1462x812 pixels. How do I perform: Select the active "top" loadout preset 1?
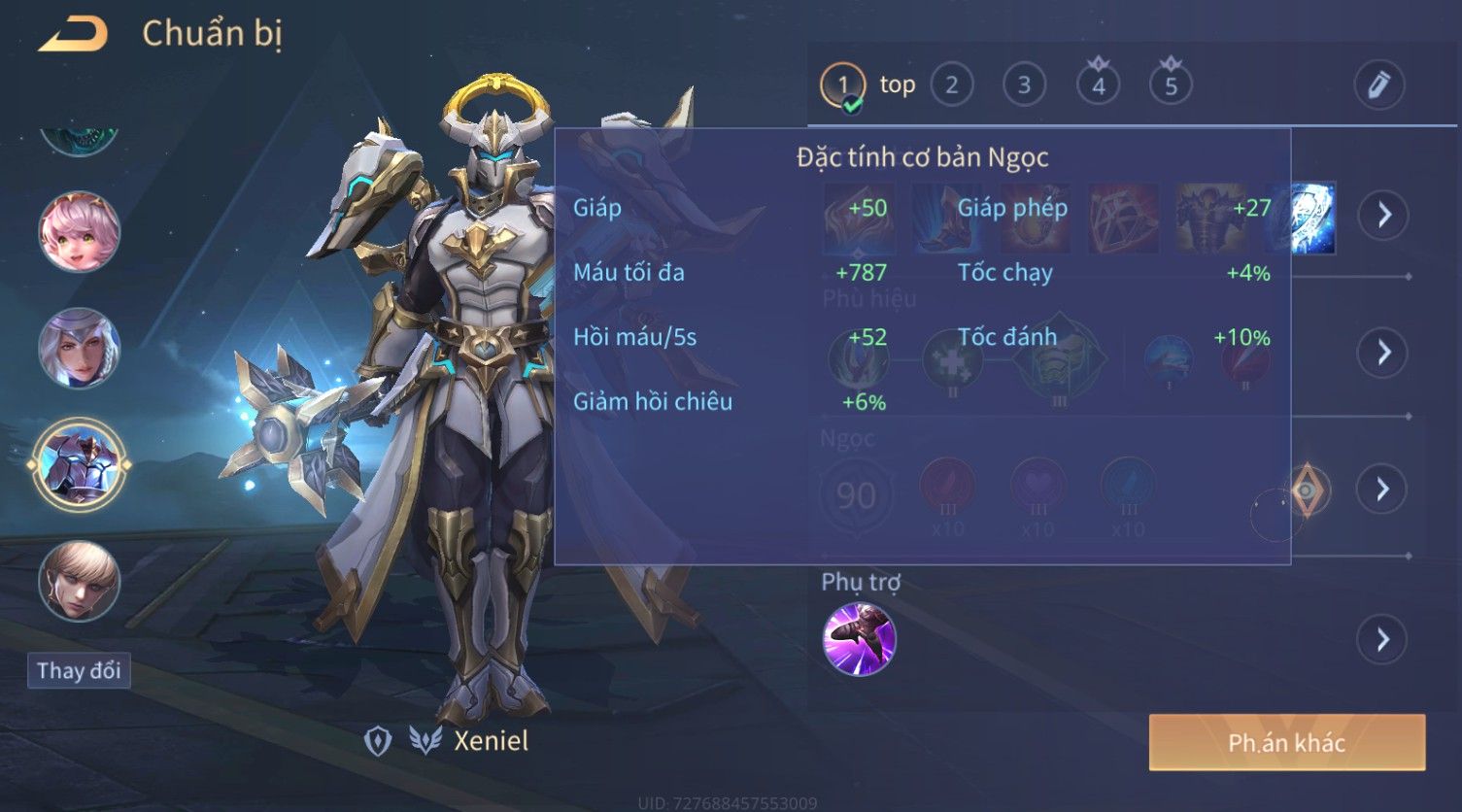click(x=843, y=85)
